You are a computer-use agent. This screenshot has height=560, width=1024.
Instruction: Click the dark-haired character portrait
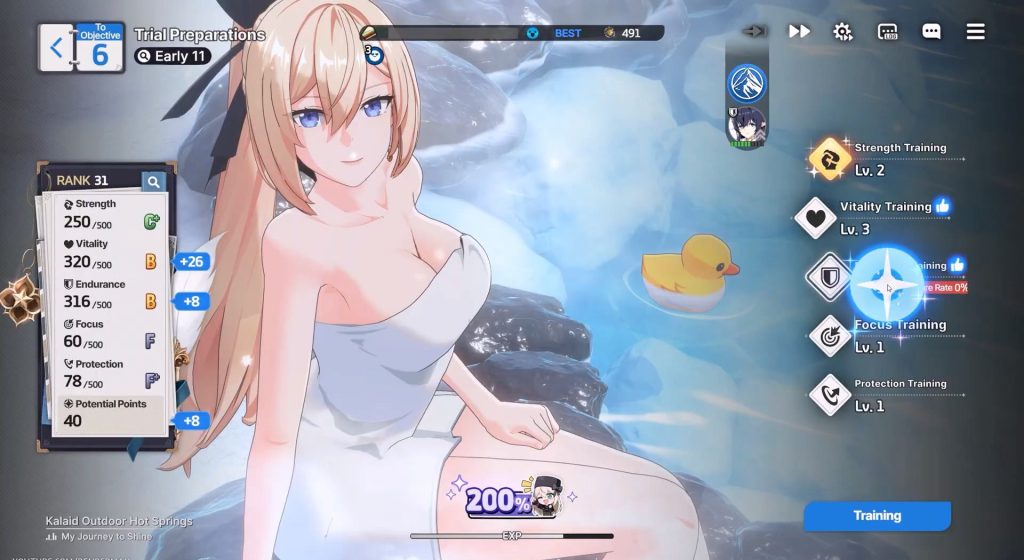[x=746, y=128]
